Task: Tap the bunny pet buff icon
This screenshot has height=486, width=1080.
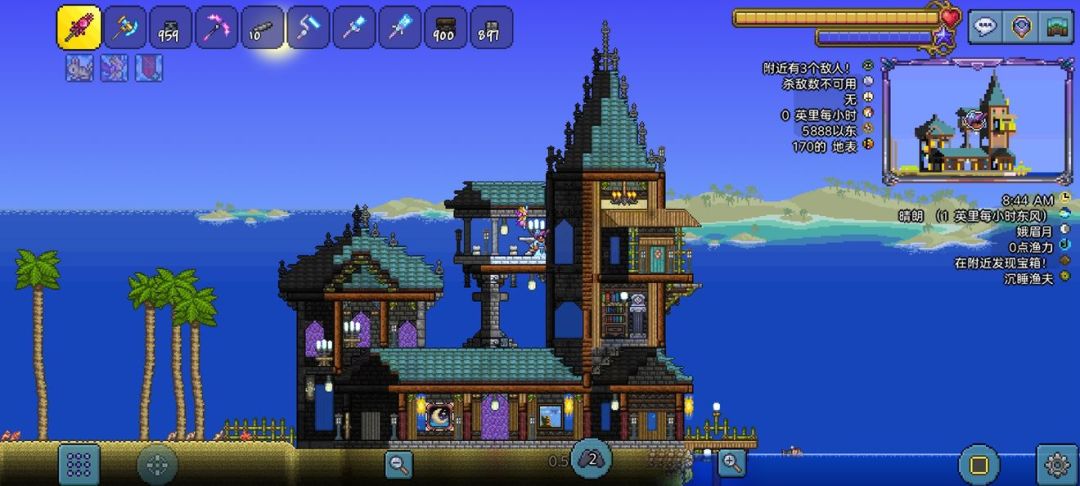Action: coord(79,68)
